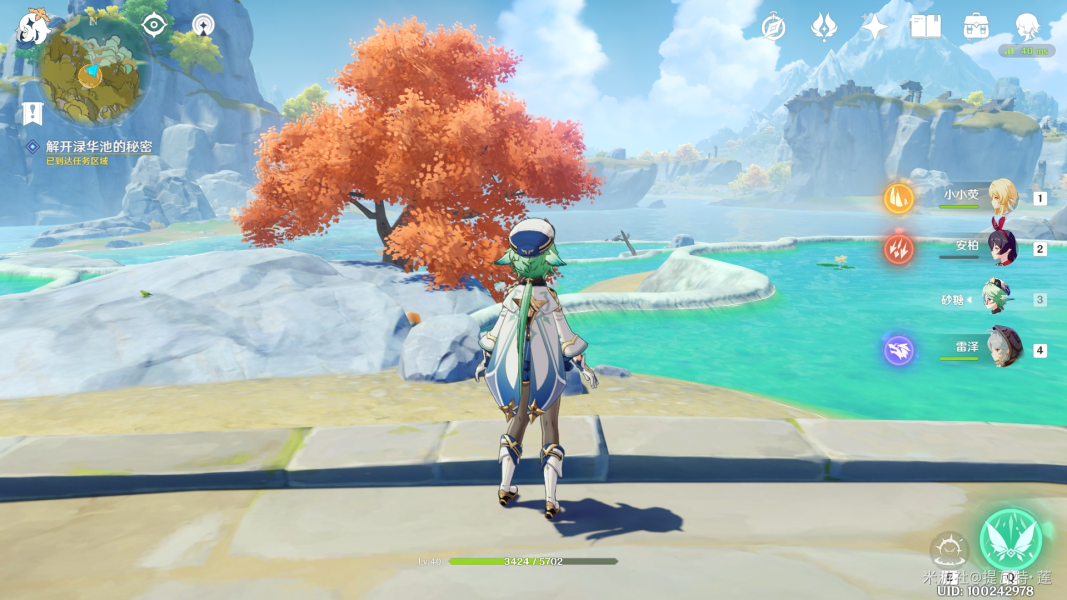This screenshot has width=1067, height=600.
Task: Open the compass icon in top bar
Action: click(773, 27)
